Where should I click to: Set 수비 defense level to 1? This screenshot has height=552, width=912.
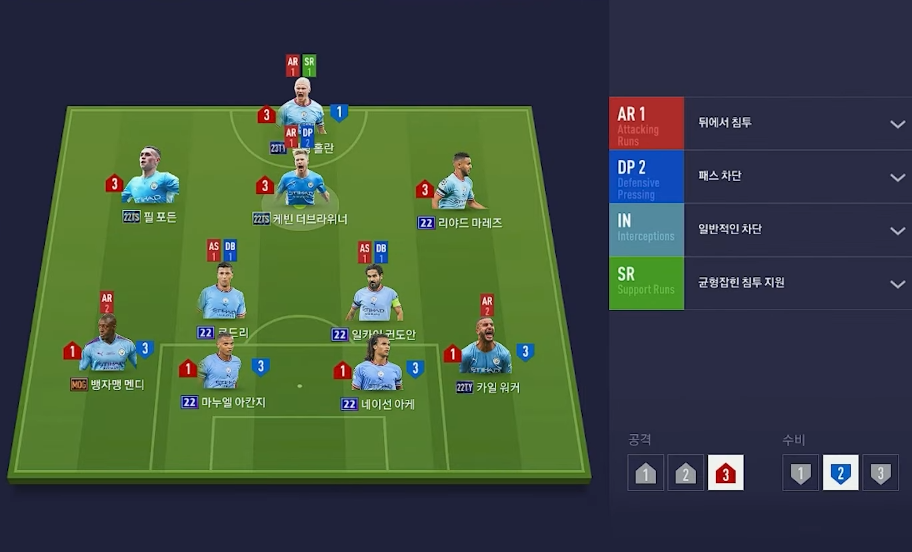[800, 473]
